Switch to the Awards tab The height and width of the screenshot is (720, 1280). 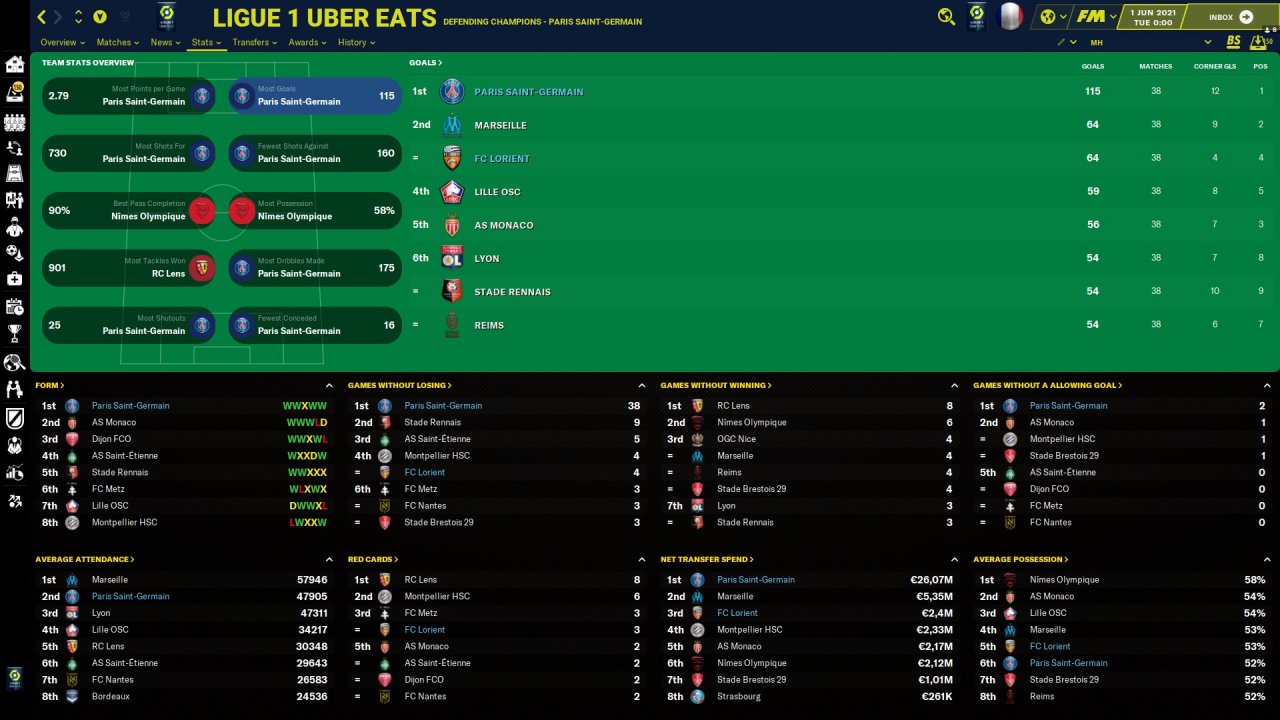click(307, 43)
